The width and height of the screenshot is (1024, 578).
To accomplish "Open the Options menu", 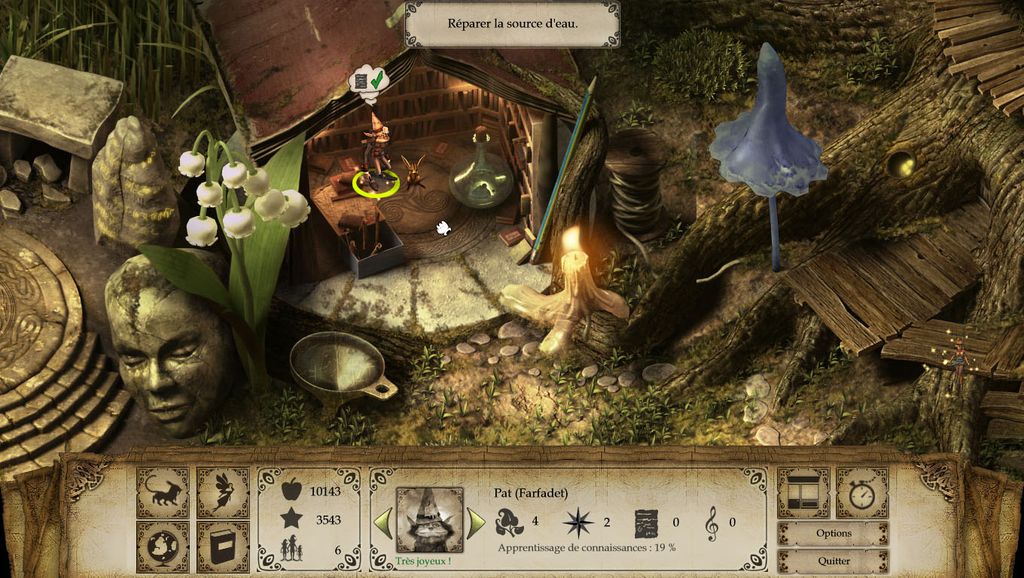I will pos(832,533).
